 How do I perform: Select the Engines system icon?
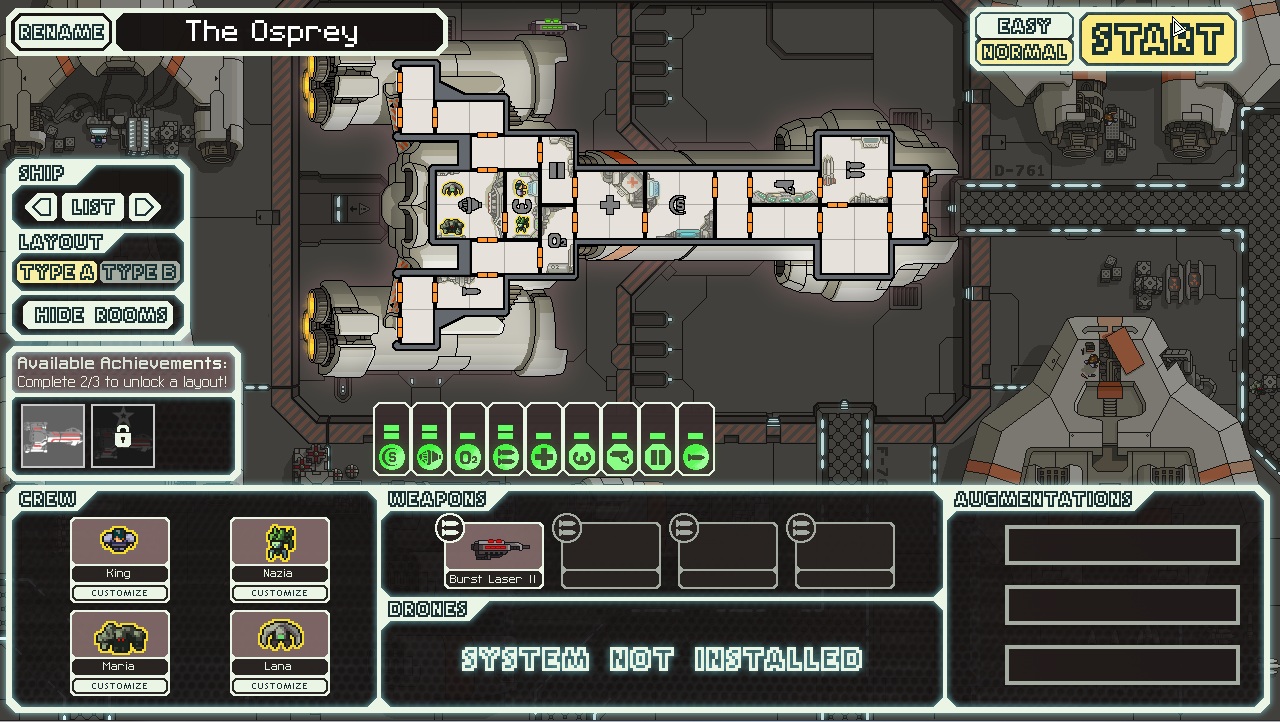click(x=429, y=457)
